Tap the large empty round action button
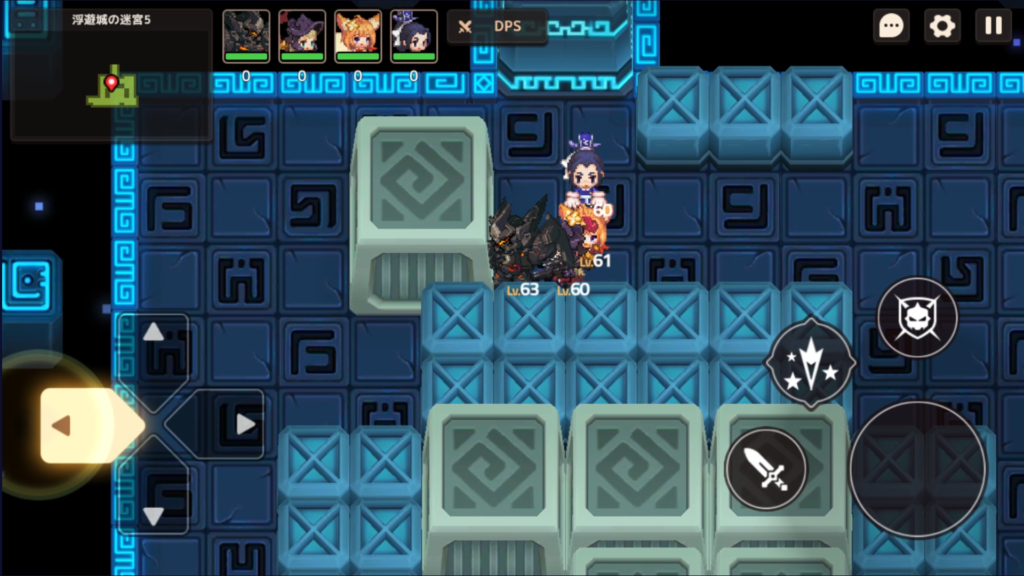The width and height of the screenshot is (1024, 576). pos(917,469)
